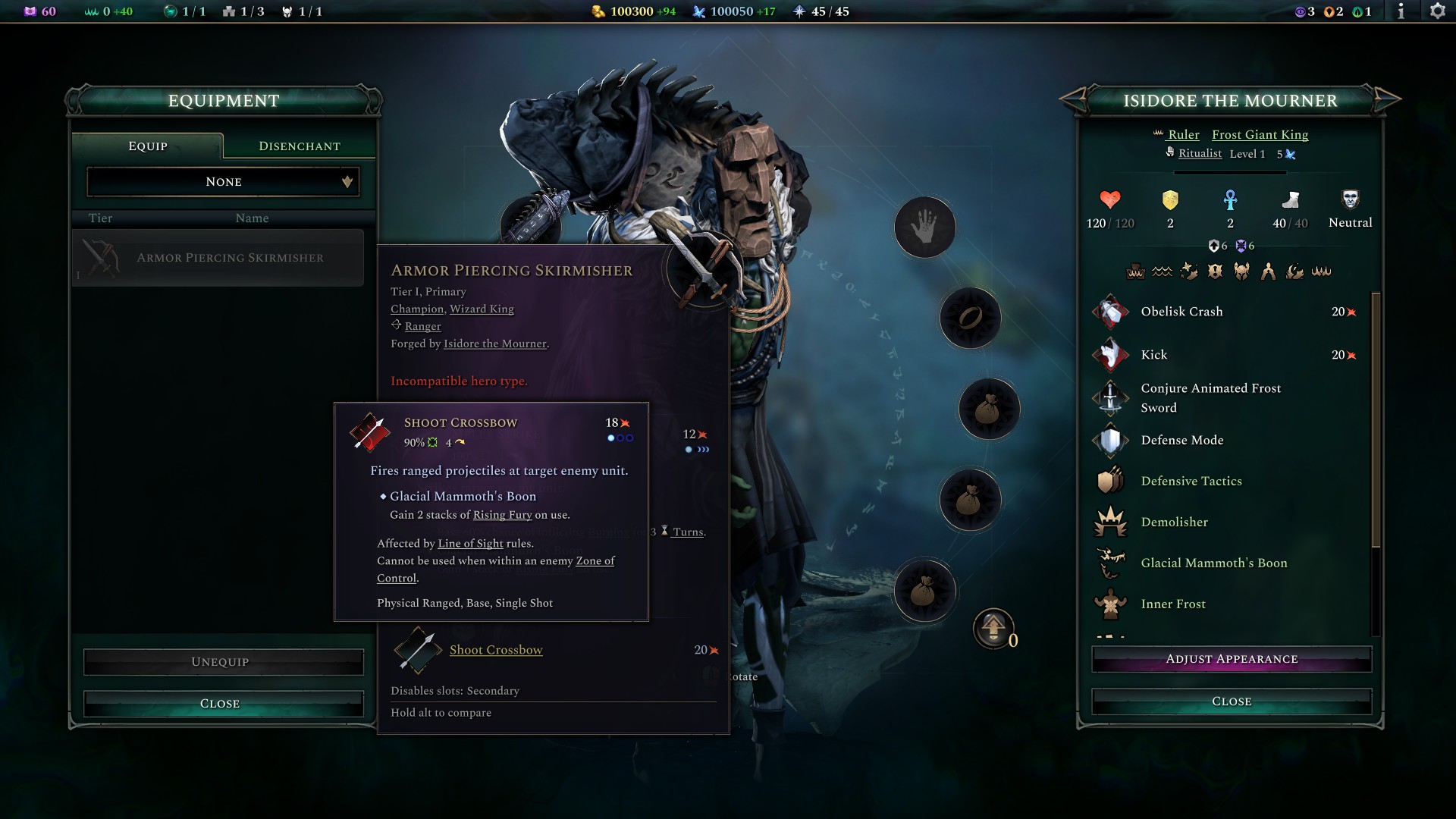Image resolution: width=1456 pixels, height=819 pixels.
Task: Open Conjure Animated Frost Sword ability
Action: click(1111, 397)
